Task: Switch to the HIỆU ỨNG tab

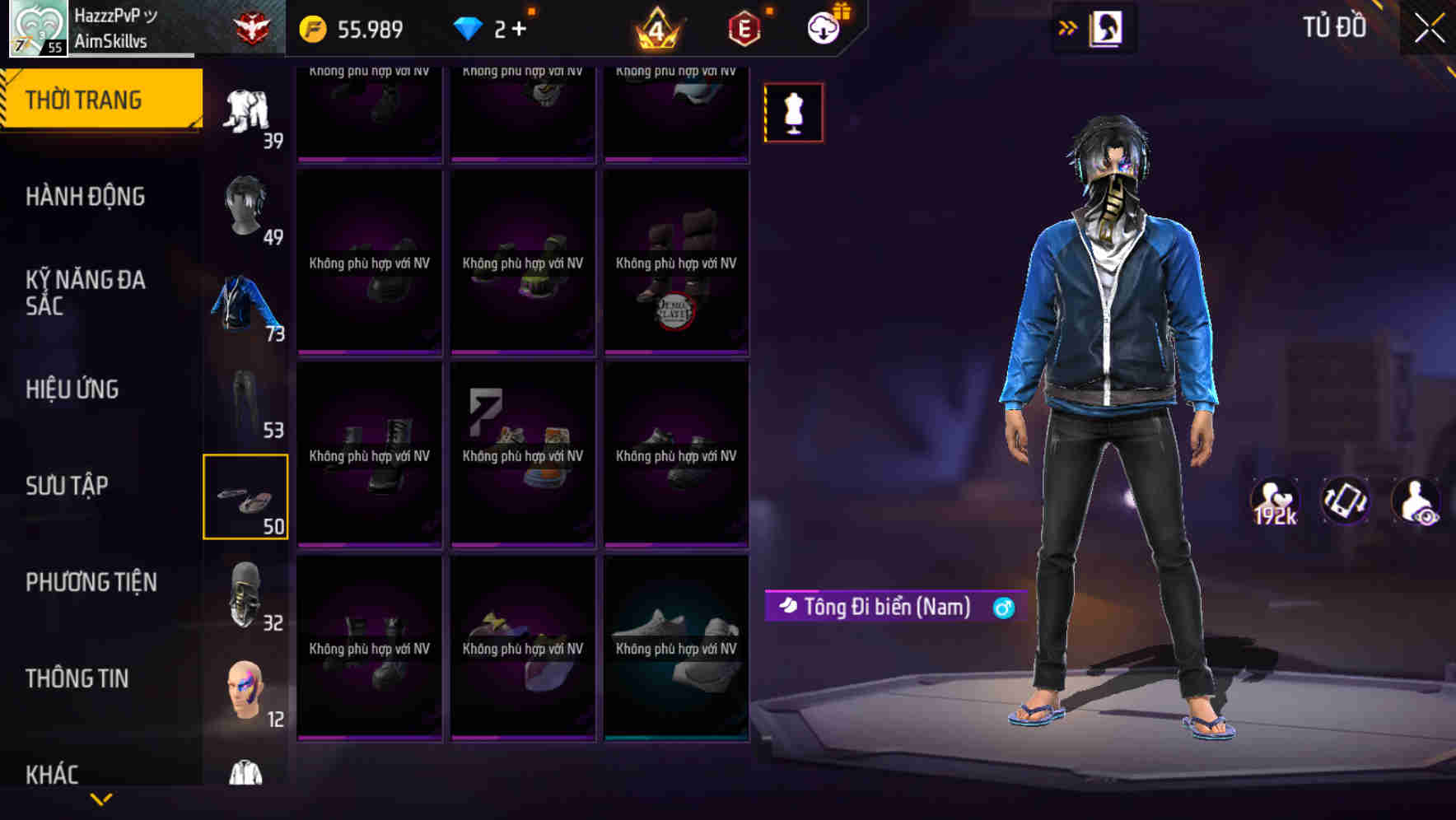Action: (x=72, y=389)
